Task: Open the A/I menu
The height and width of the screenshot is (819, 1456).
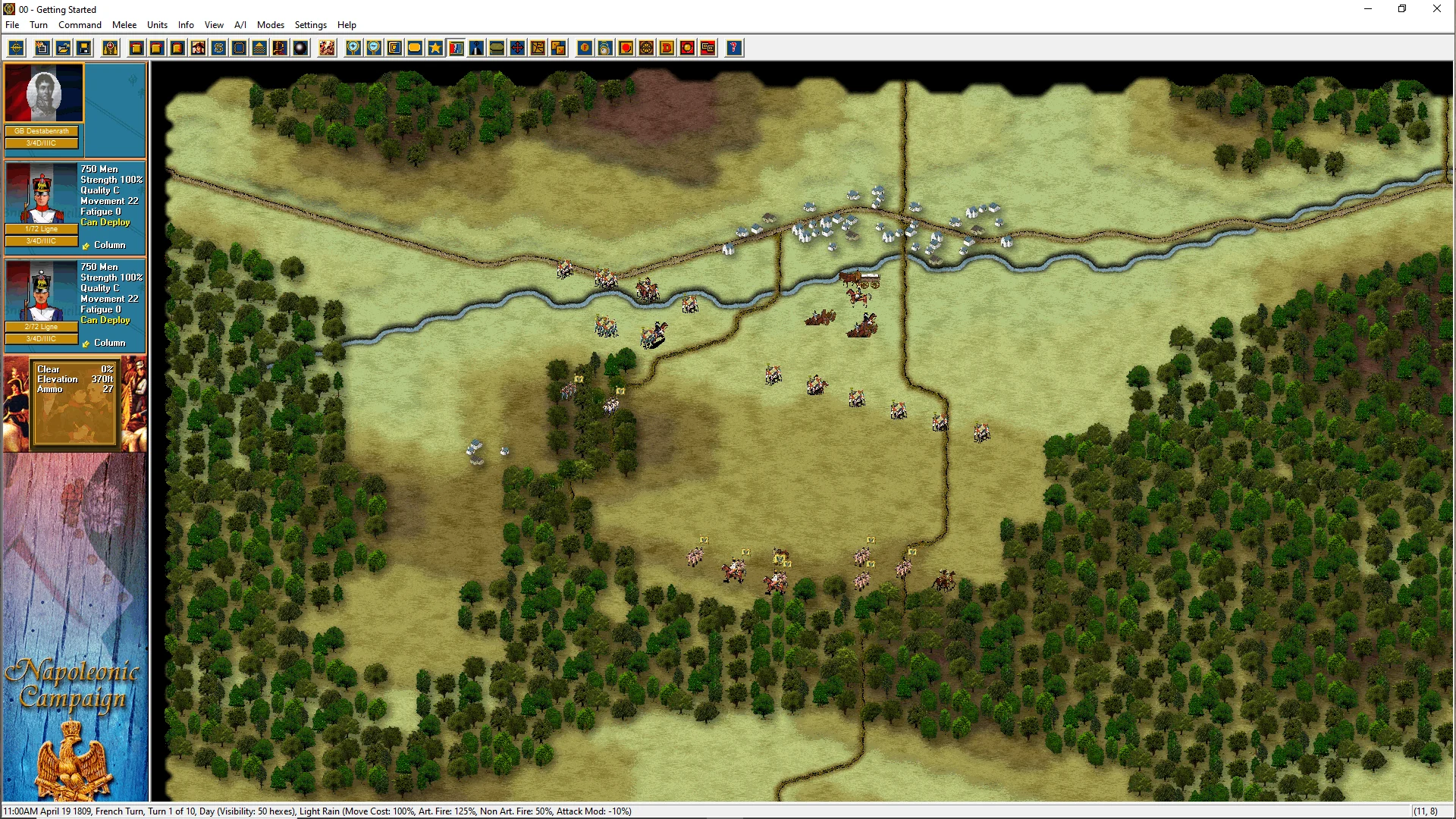Action: 240,25
